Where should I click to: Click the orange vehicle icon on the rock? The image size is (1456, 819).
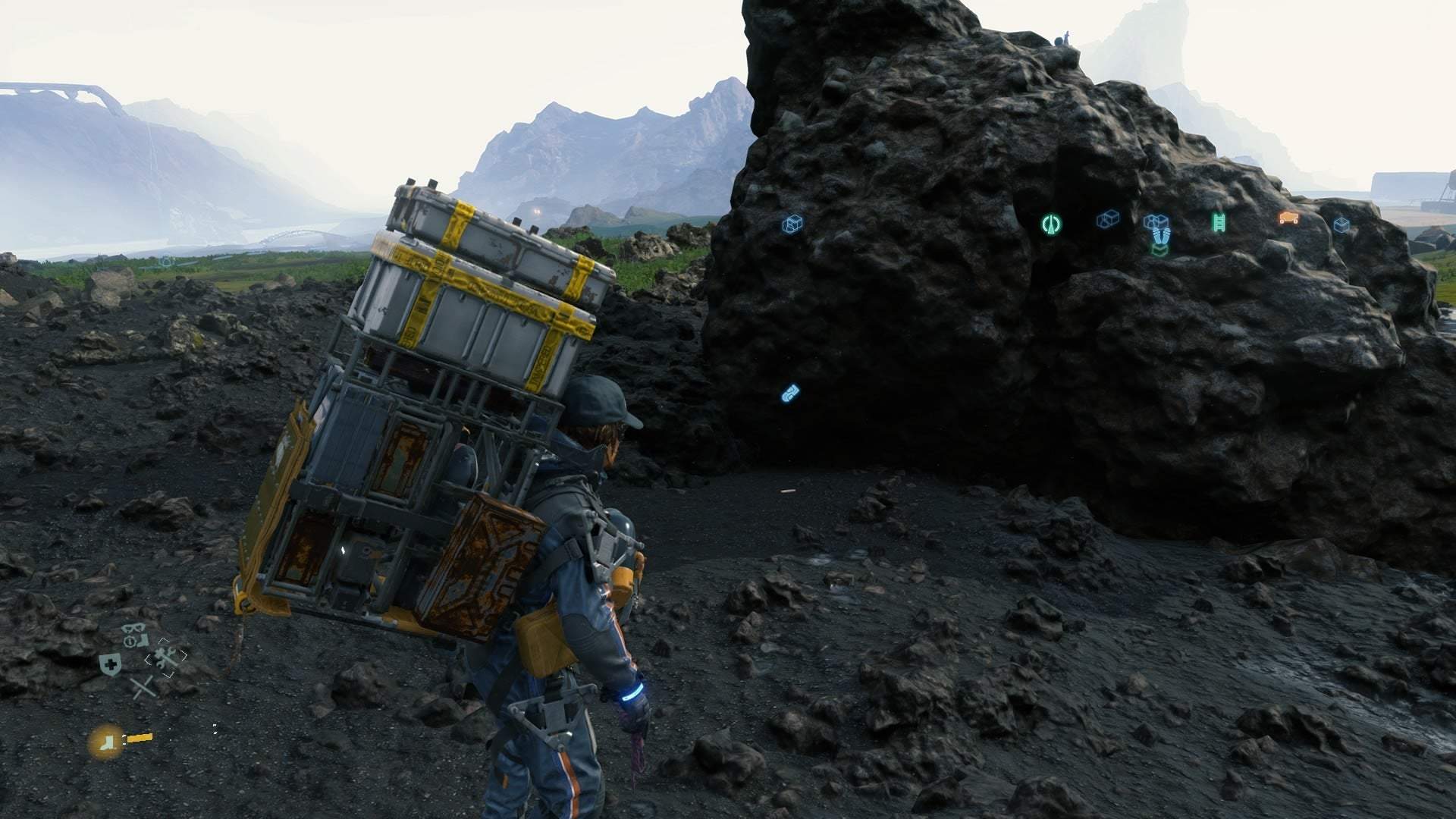(x=1288, y=218)
